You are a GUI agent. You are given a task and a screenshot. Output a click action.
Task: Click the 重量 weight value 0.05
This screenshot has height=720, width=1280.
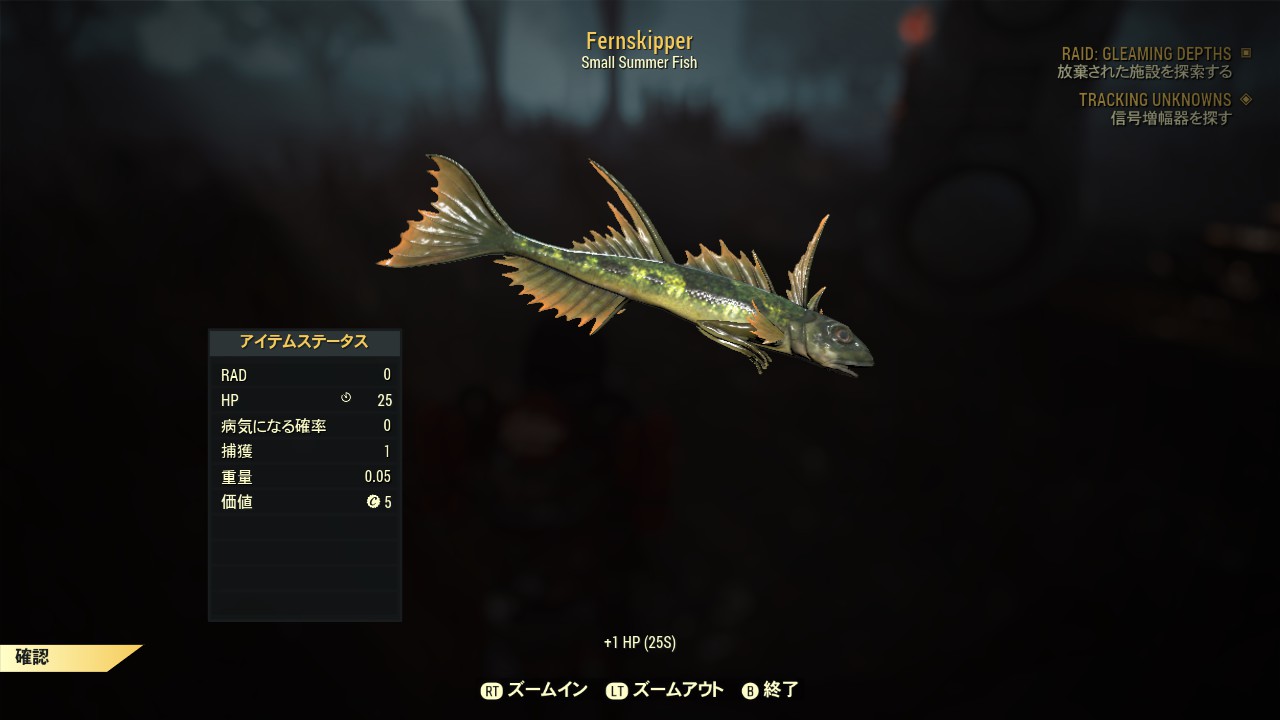pos(378,476)
